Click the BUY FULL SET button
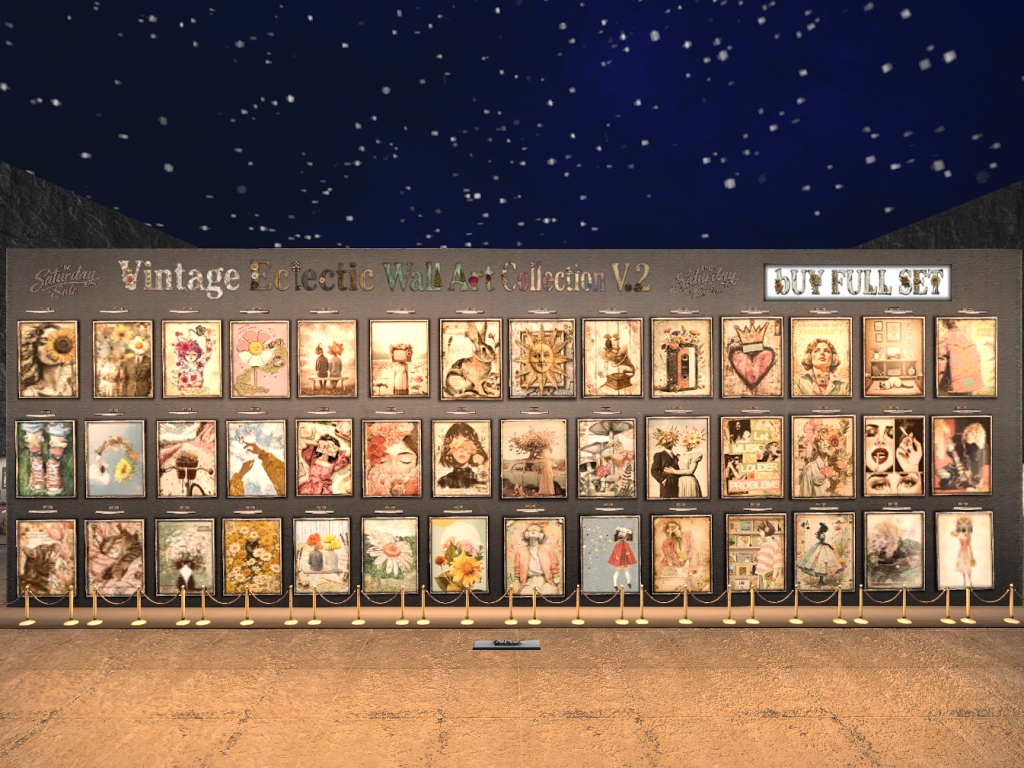 [857, 283]
